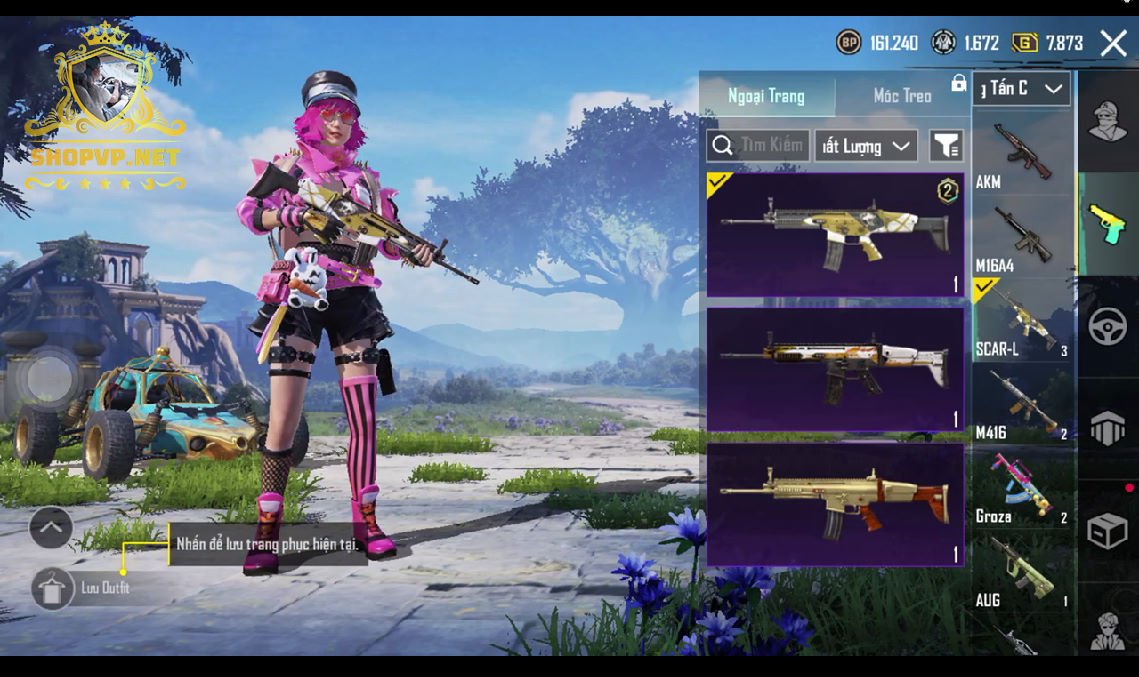
Task: Pick the gold SCAR-L skin with red stock
Action: pos(835,503)
